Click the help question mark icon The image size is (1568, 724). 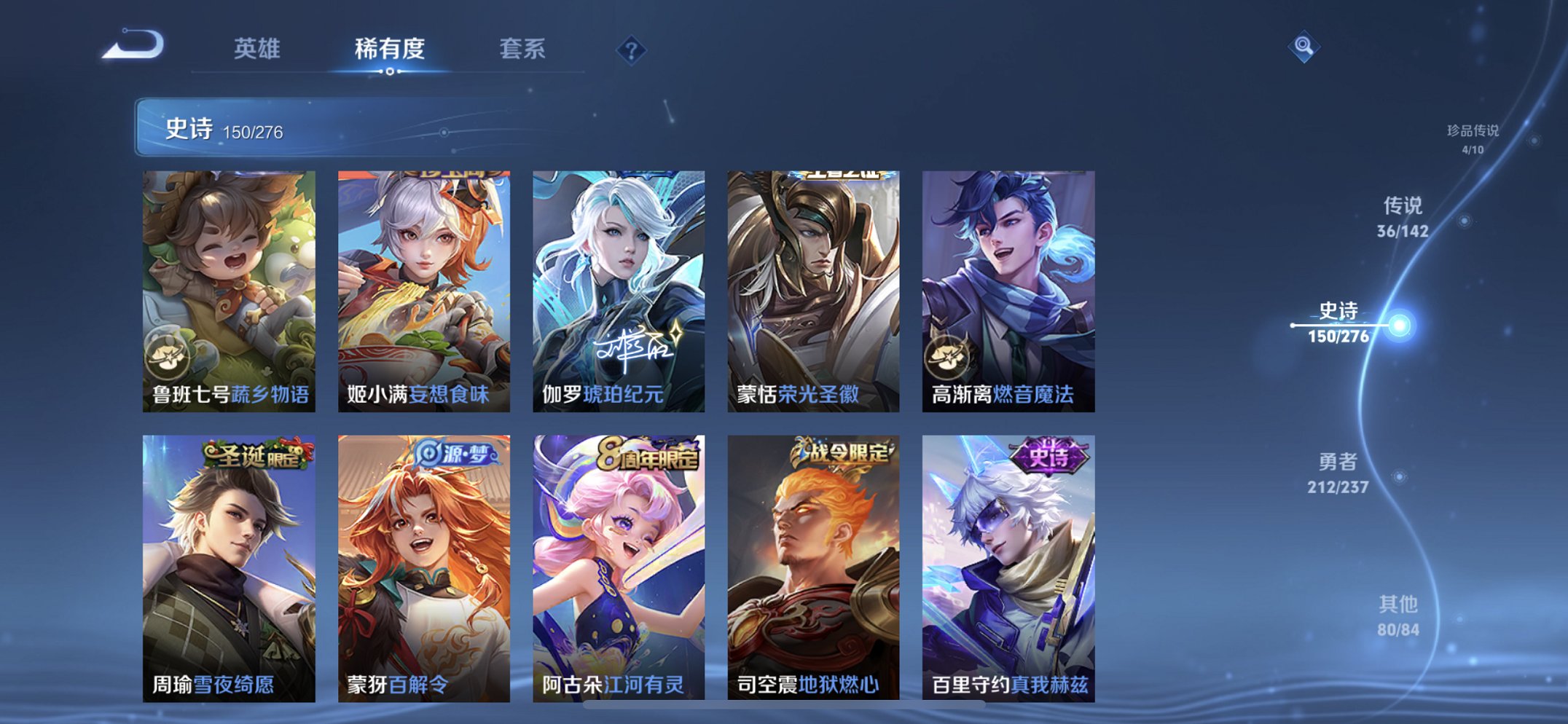[x=632, y=50]
